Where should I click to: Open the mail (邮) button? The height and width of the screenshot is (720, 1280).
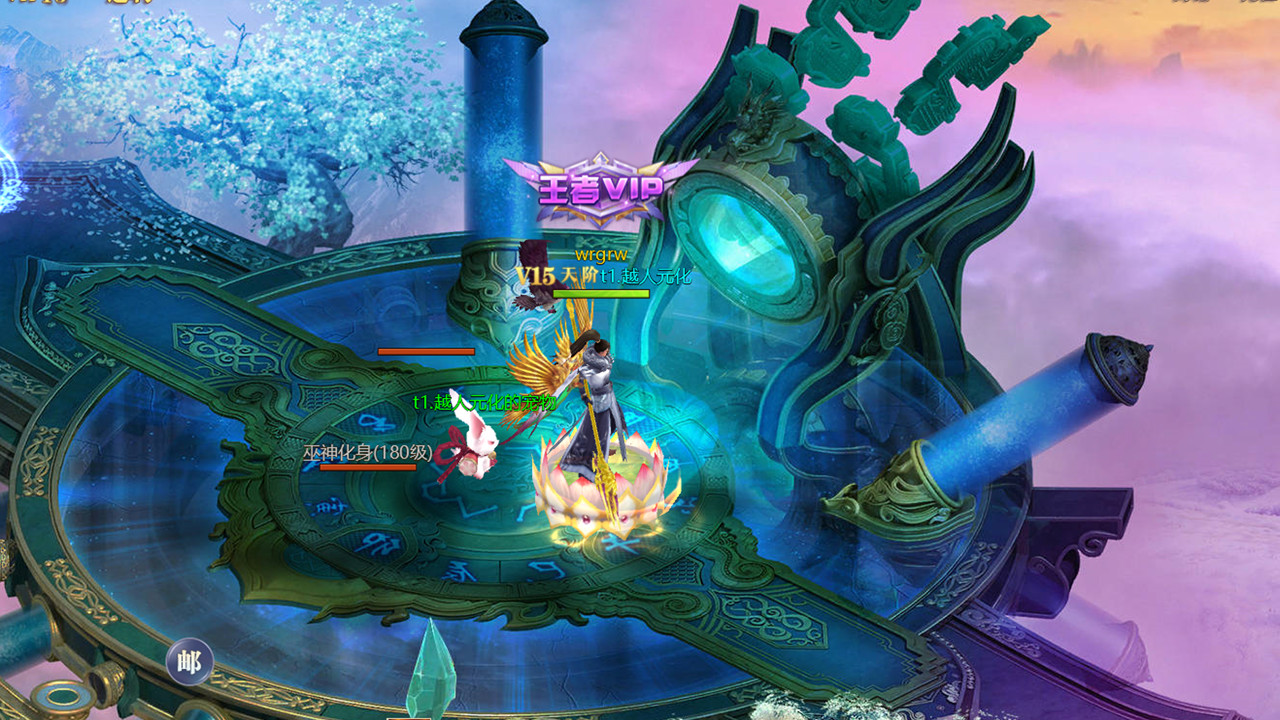[189, 662]
